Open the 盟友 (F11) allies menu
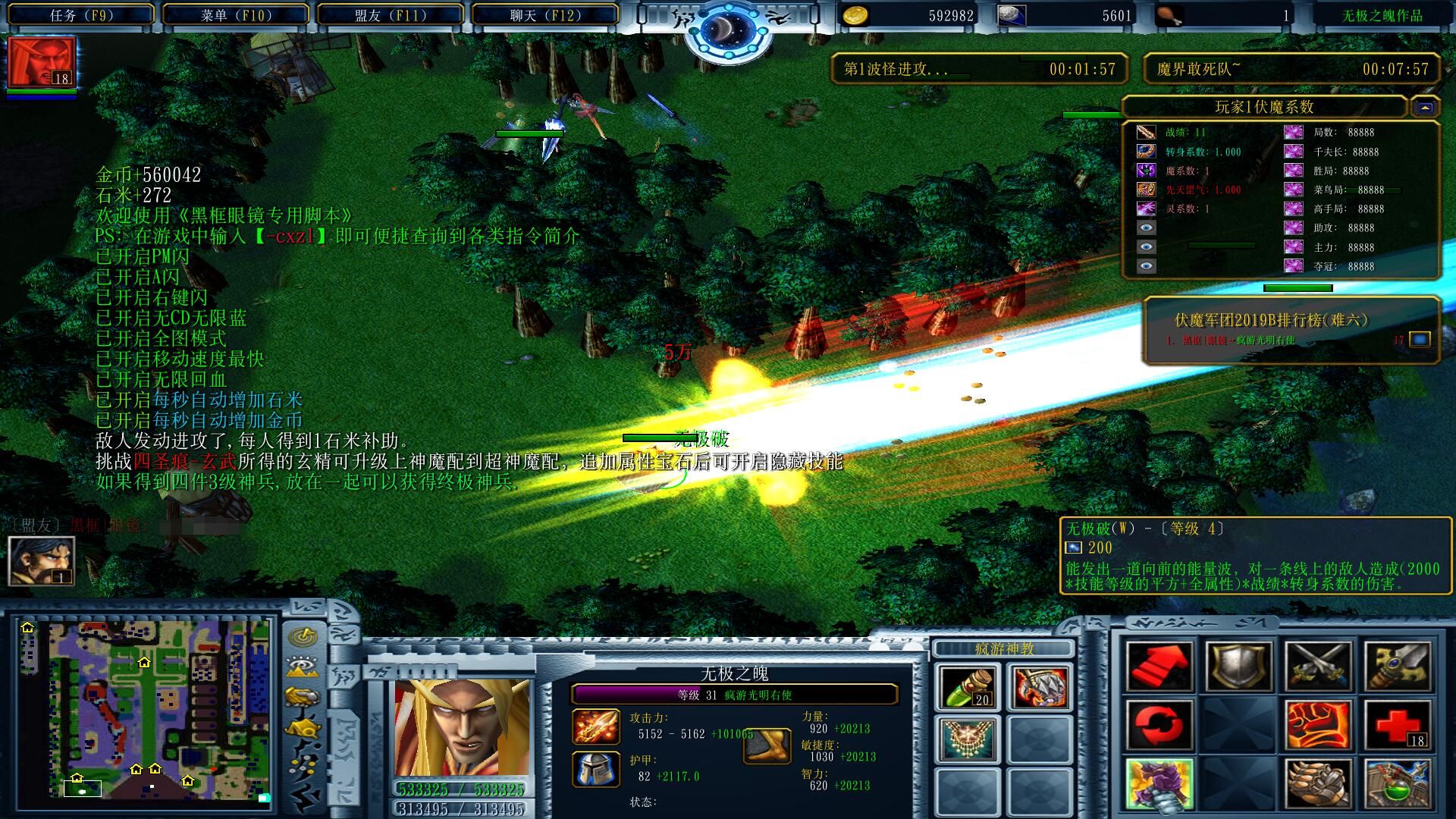1456x819 pixels. 390,15
